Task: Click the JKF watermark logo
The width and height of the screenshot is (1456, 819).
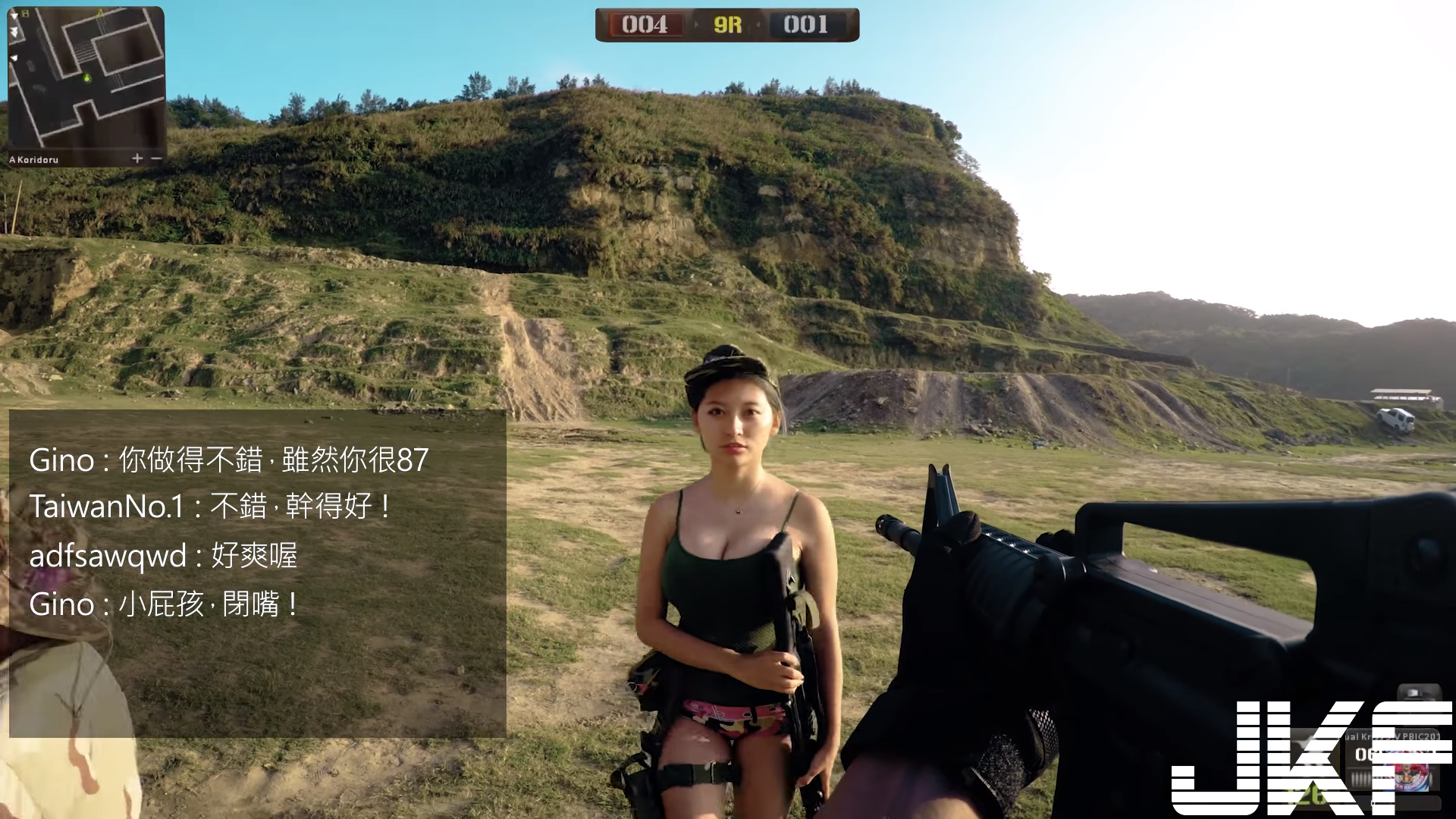Action: tap(1312, 757)
